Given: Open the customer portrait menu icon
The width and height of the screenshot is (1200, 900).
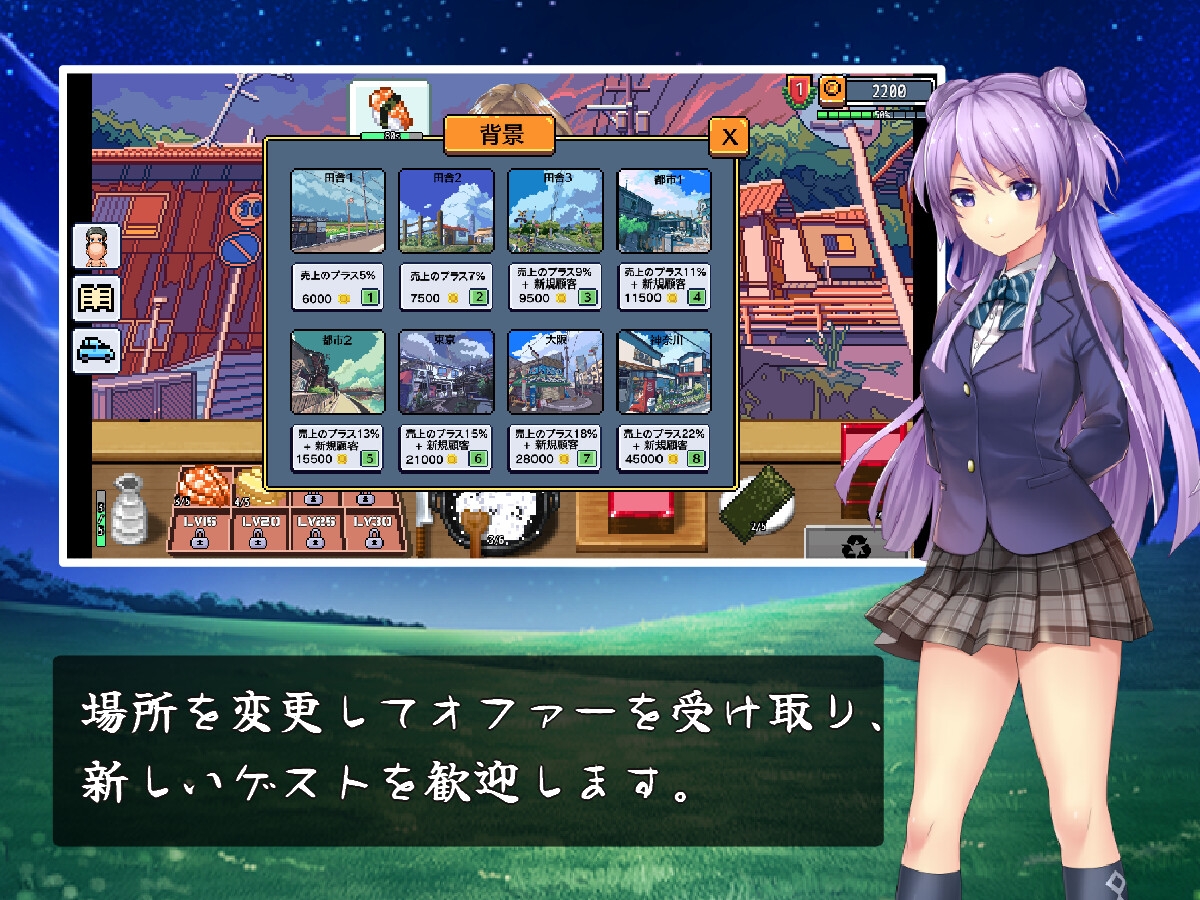Looking at the screenshot, I should [97, 246].
